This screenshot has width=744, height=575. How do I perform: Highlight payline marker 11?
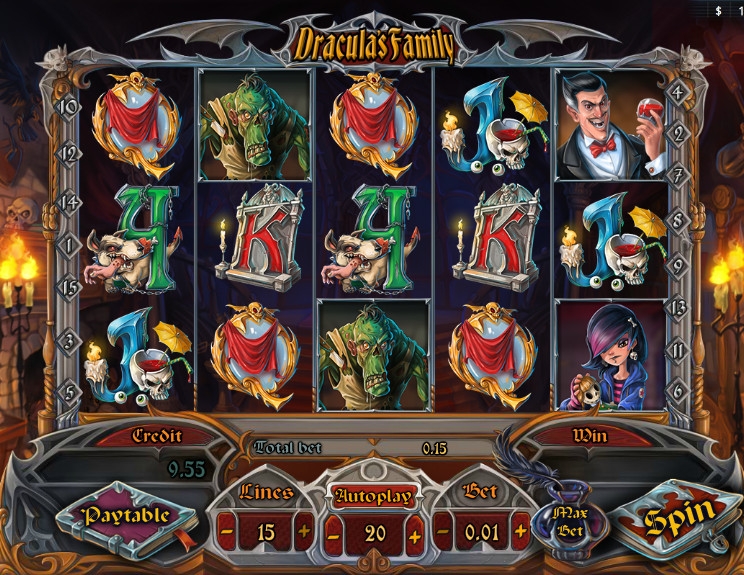click(677, 351)
